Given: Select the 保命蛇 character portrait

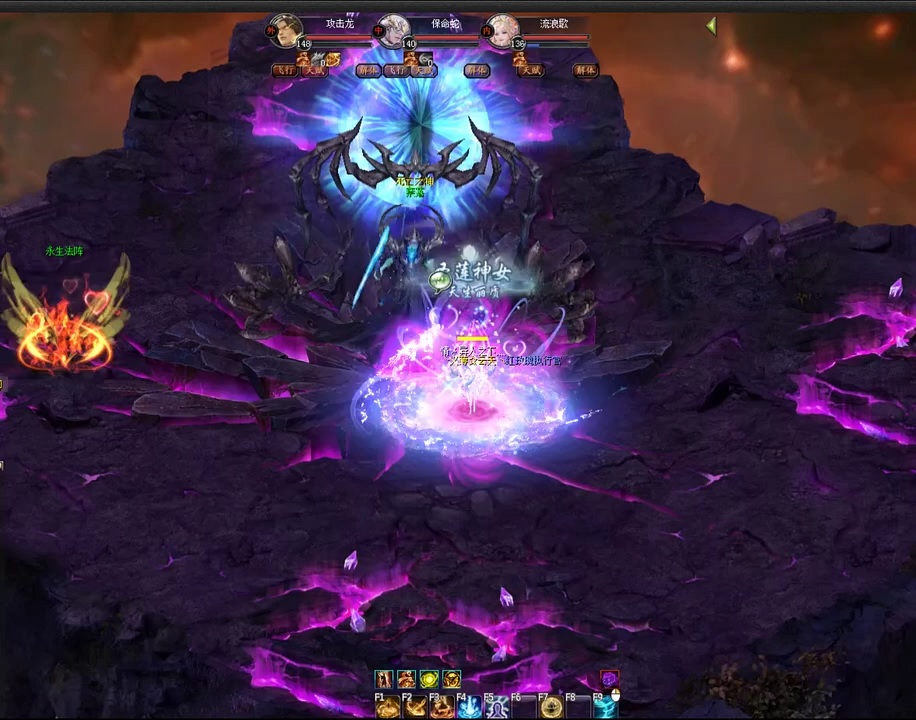Looking at the screenshot, I should pos(394,31).
